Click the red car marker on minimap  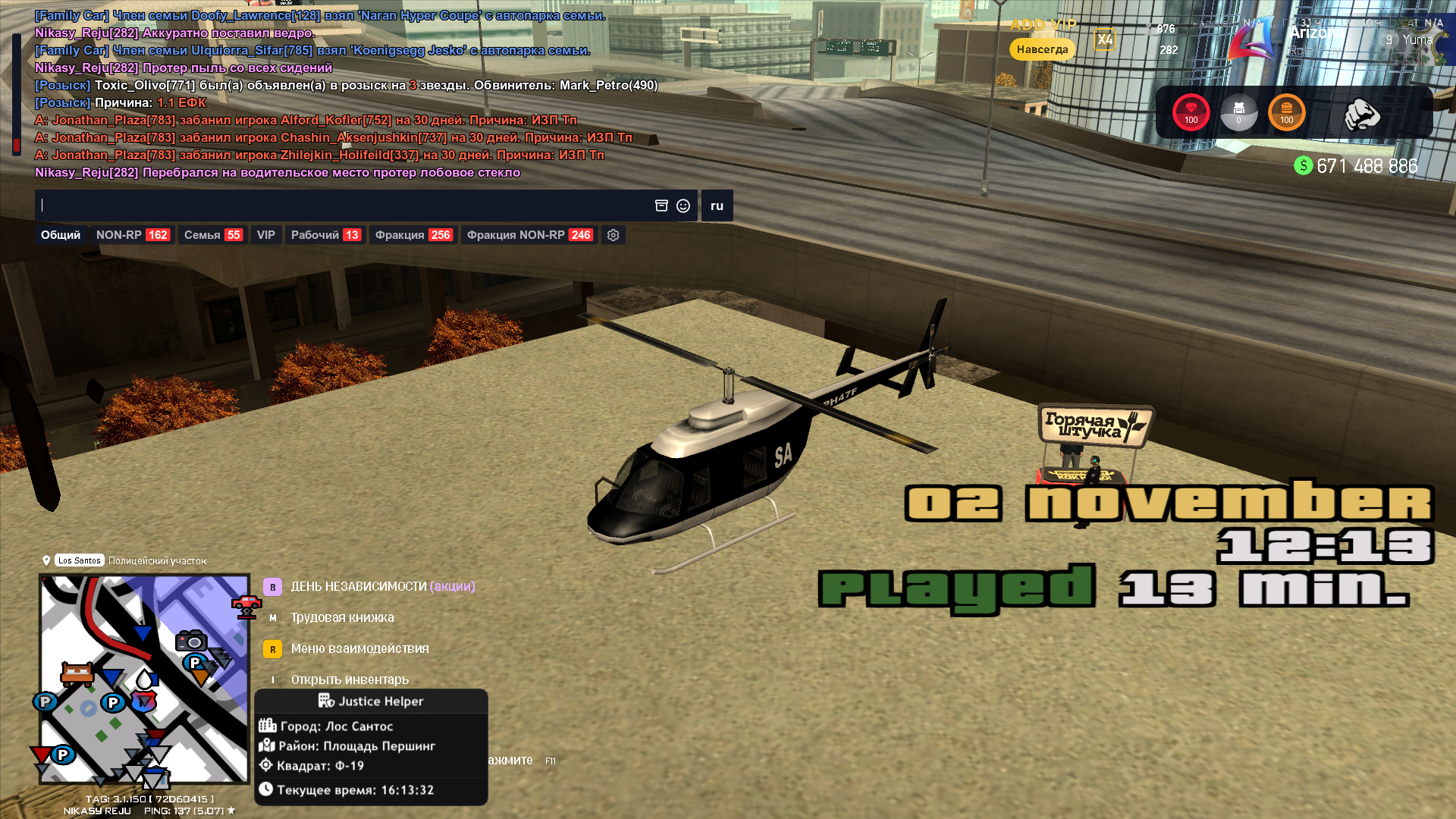(x=246, y=607)
